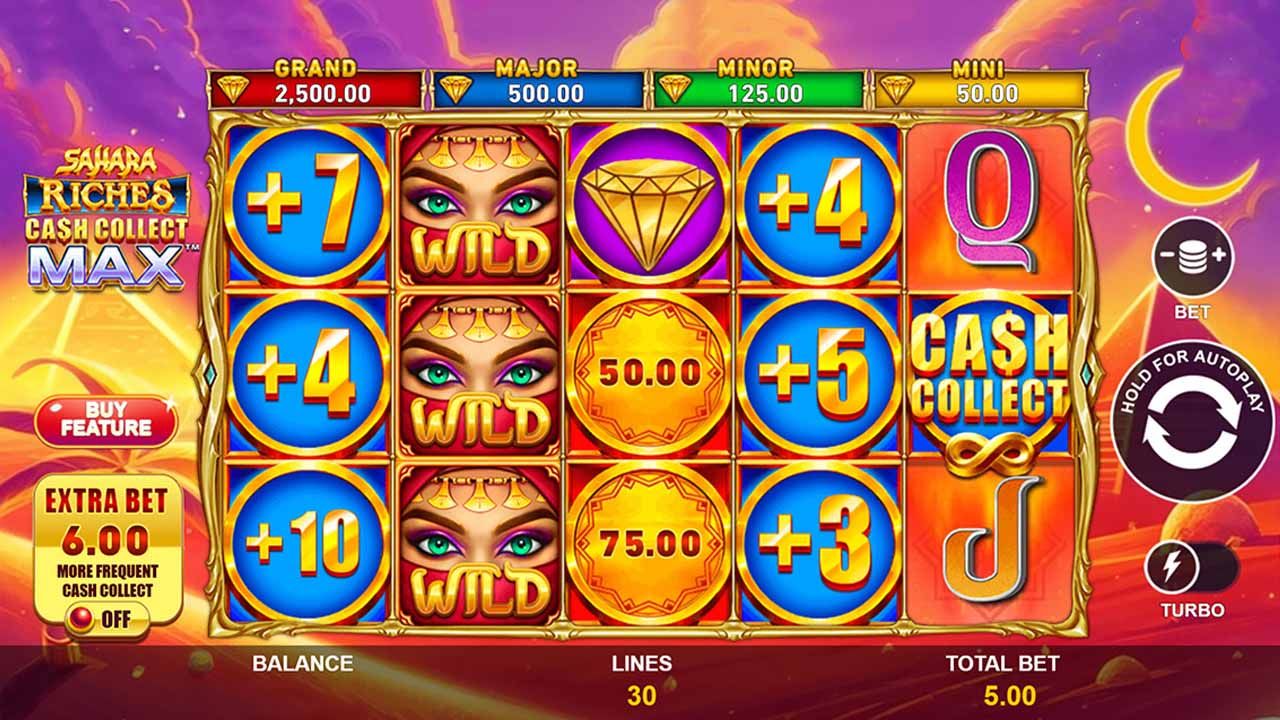Select the Grand jackpot red diamond icon
Image resolution: width=1280 pixels, height=720 pixels.
coord(234,88)
